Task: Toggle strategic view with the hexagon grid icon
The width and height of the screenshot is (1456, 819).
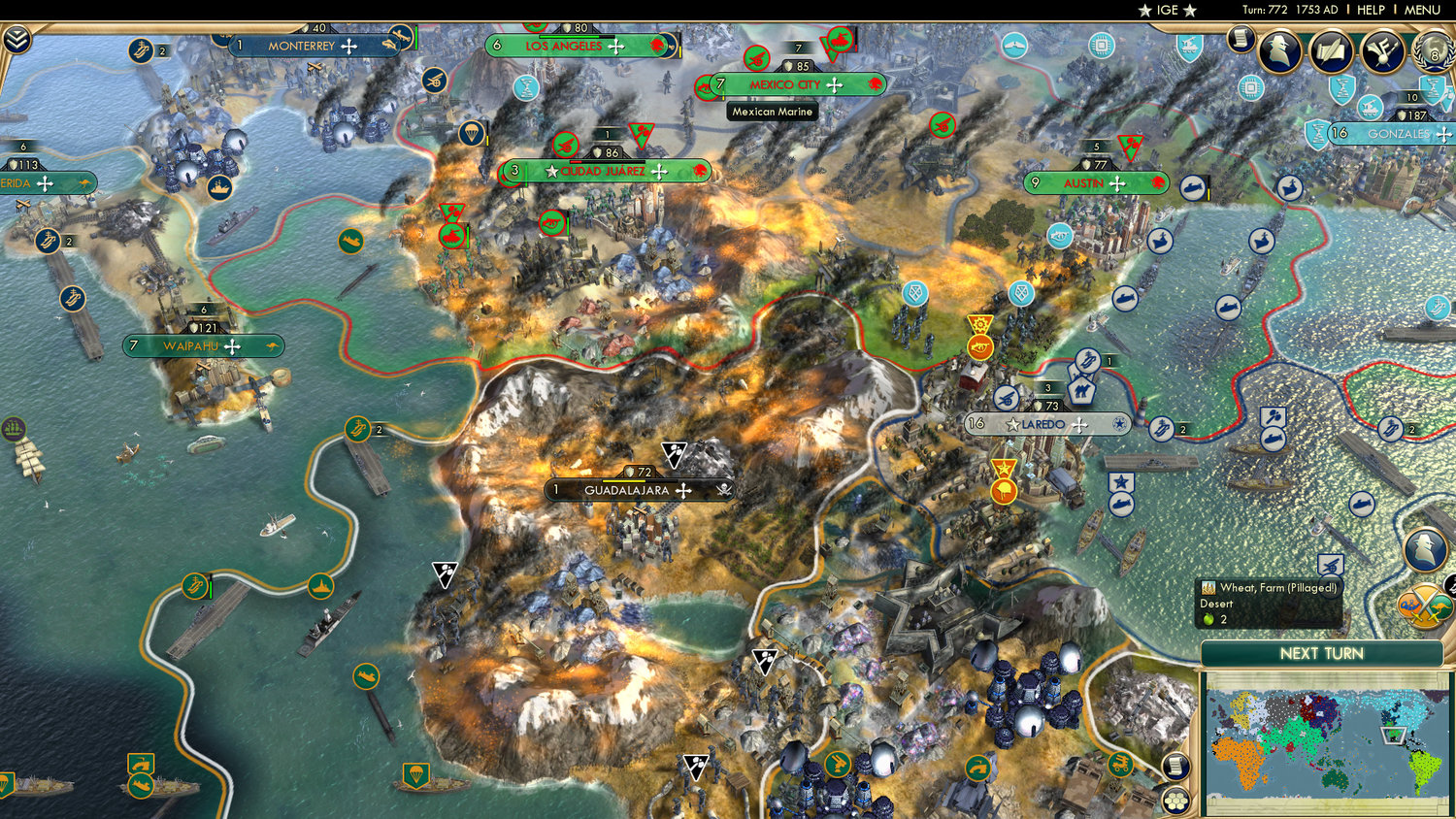Action: (1175, 802)
